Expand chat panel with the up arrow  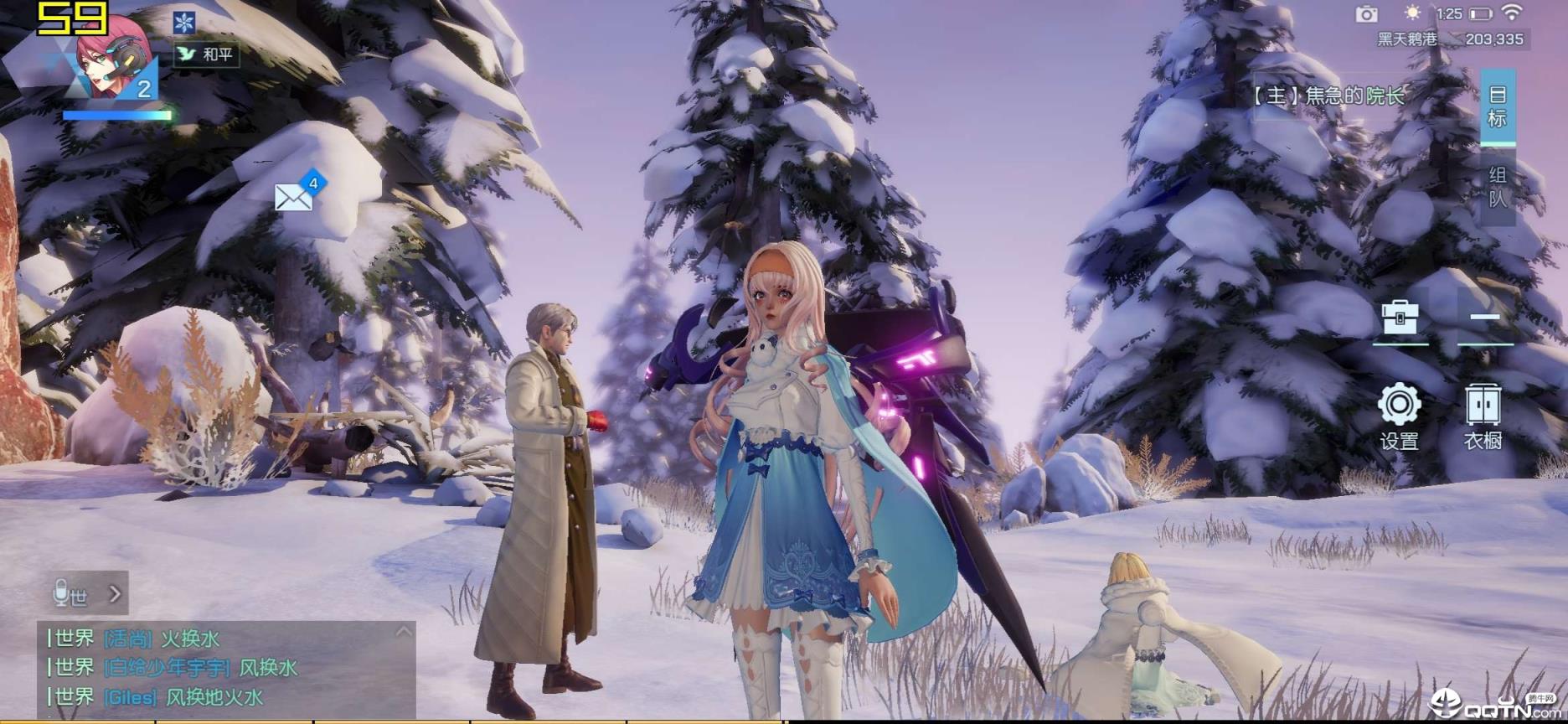pyautogui.click(x=404, y=632)
